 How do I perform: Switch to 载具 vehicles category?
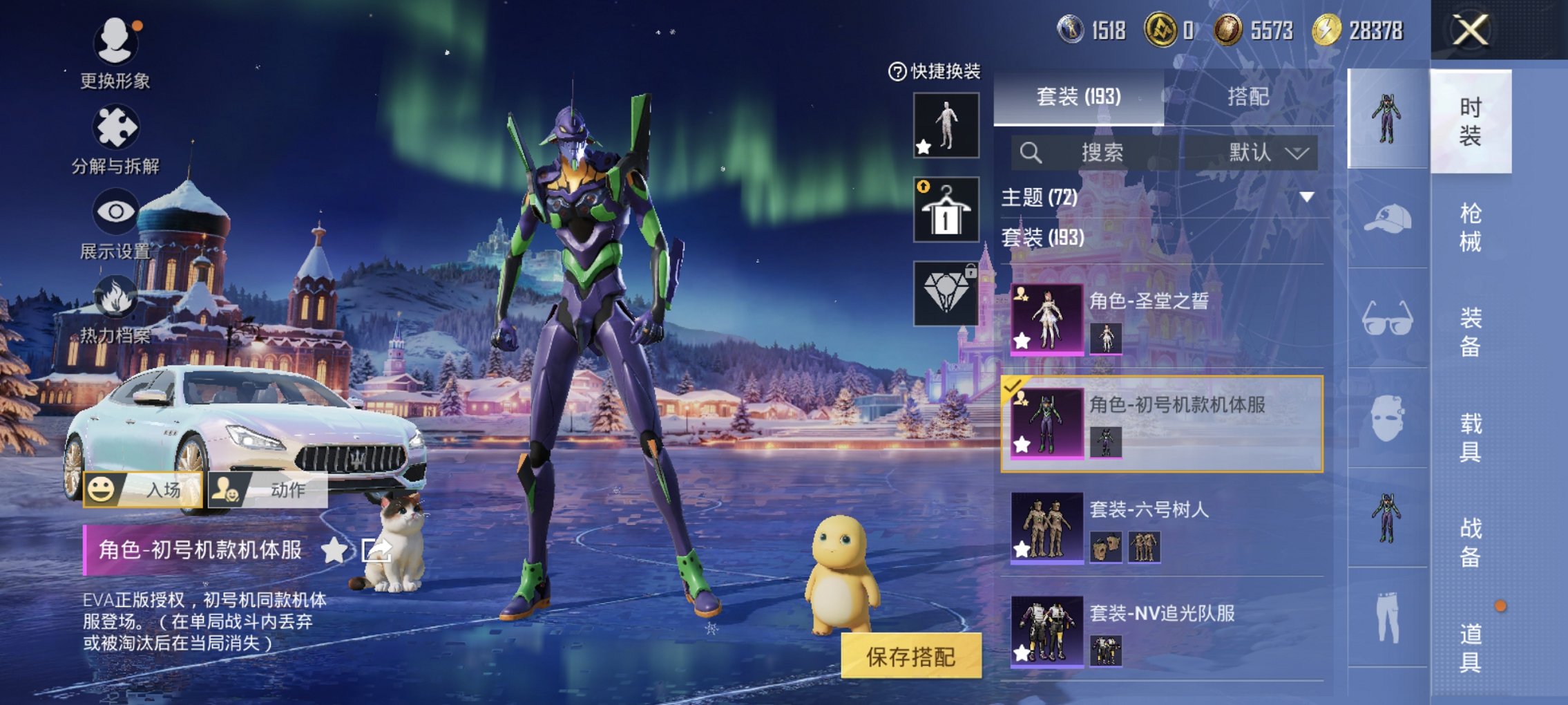click(1470, 437)
